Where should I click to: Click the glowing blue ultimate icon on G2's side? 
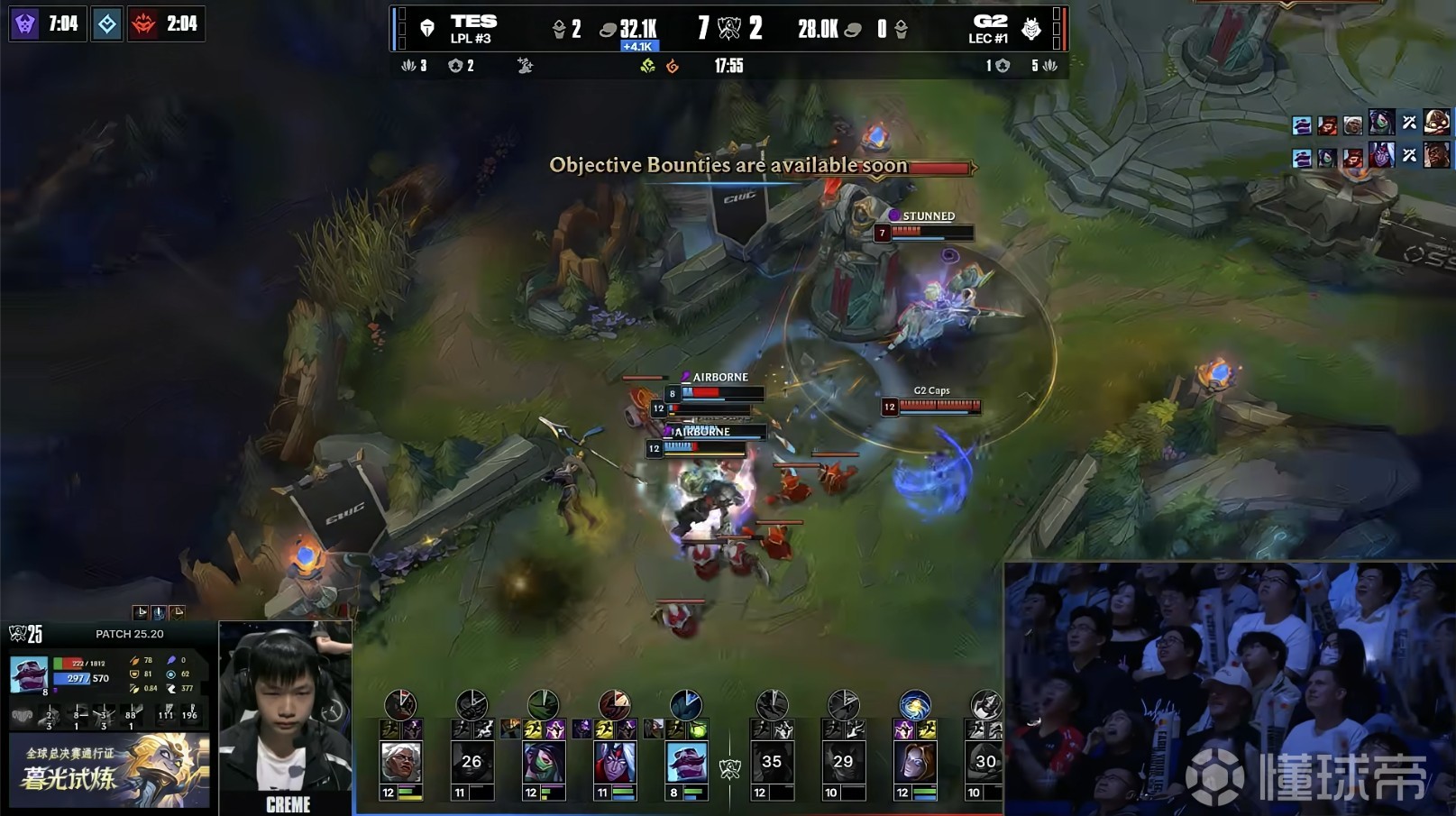pyautogui.click(x=914, y=705)
